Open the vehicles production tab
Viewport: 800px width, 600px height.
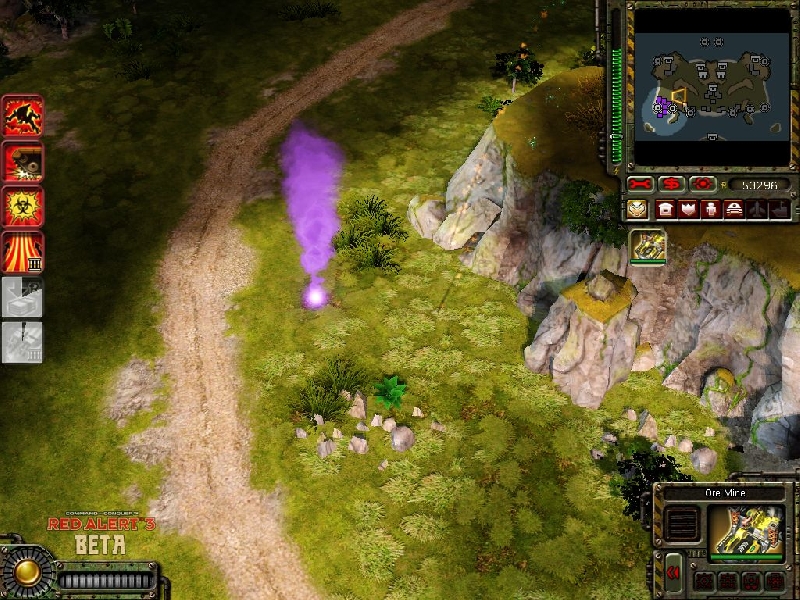pyautogui.click(x=733, y=209)
